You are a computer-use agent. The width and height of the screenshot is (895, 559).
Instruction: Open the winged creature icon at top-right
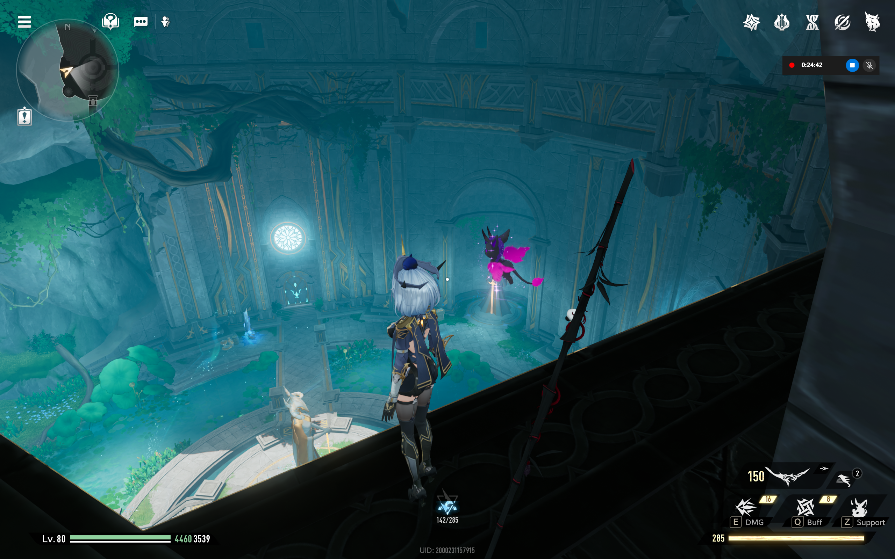click(x=872, y=22)
